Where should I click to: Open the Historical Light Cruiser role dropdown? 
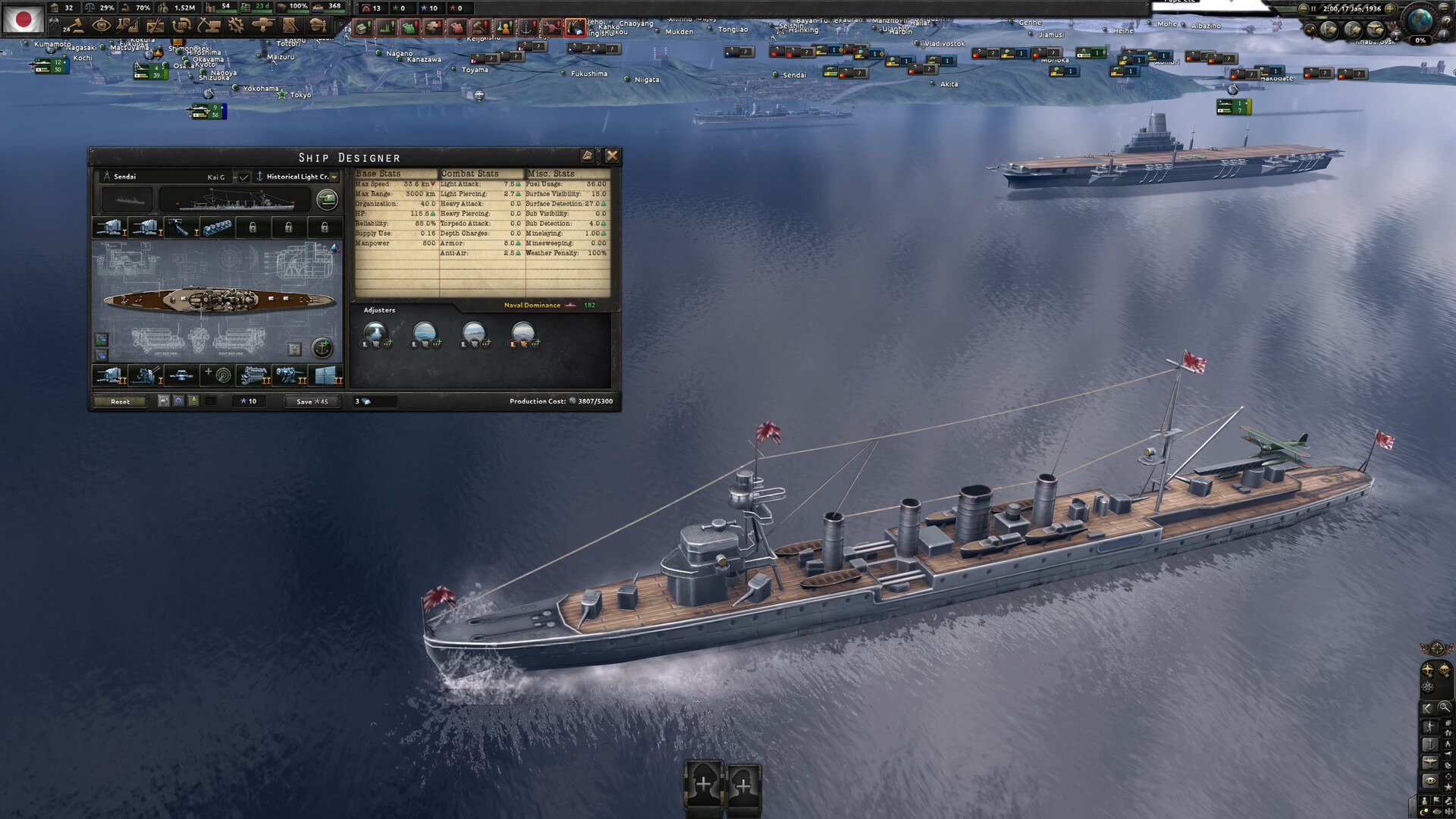pyautogui.click(x=334, y=177)
